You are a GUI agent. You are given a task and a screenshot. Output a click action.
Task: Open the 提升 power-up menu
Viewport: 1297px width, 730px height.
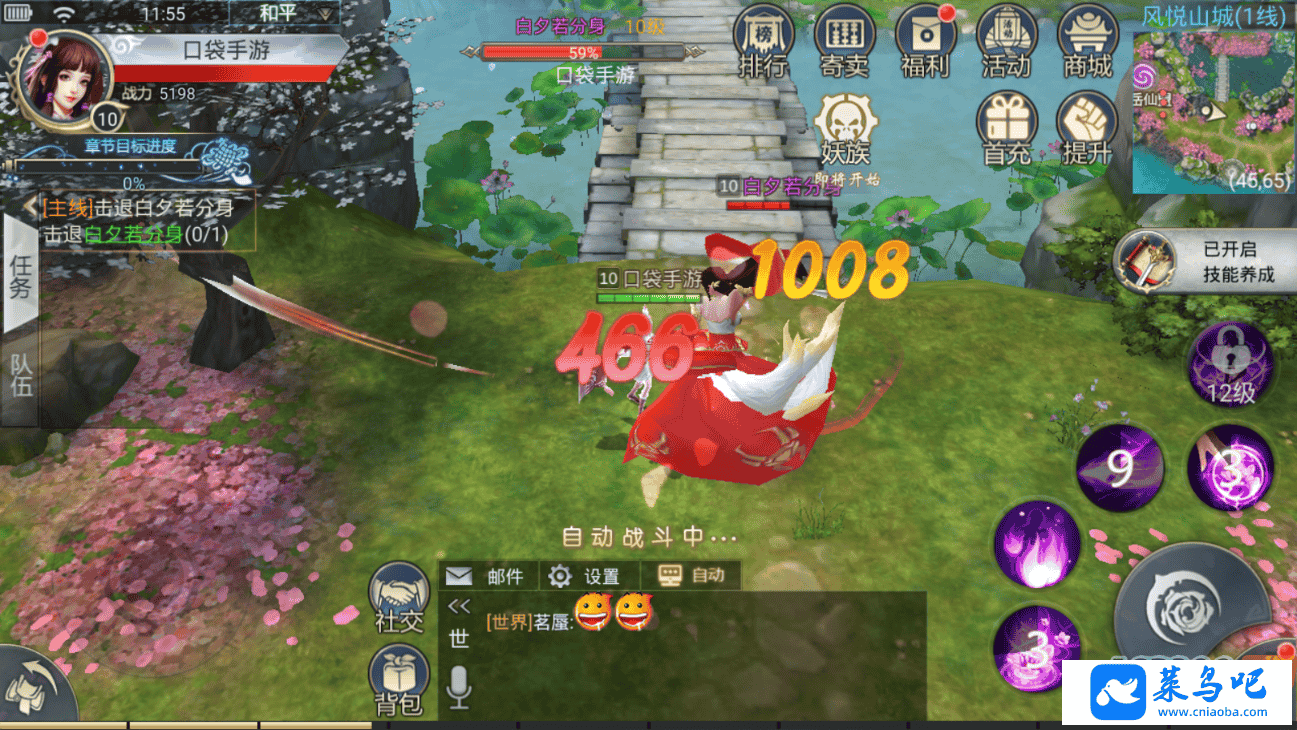tap(1087, 128)
